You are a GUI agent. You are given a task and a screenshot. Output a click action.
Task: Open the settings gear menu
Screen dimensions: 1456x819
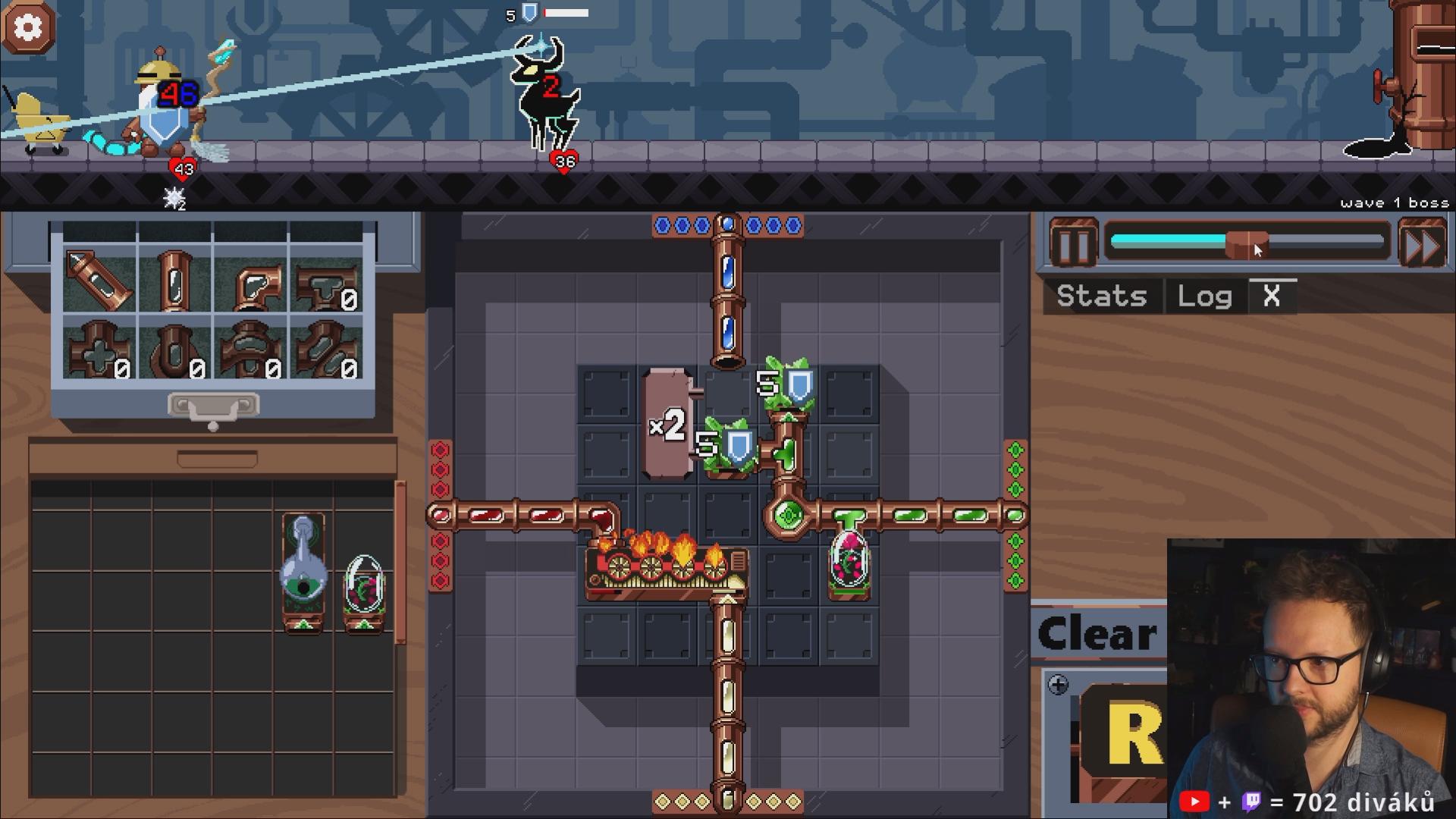[x=29, y=28]
